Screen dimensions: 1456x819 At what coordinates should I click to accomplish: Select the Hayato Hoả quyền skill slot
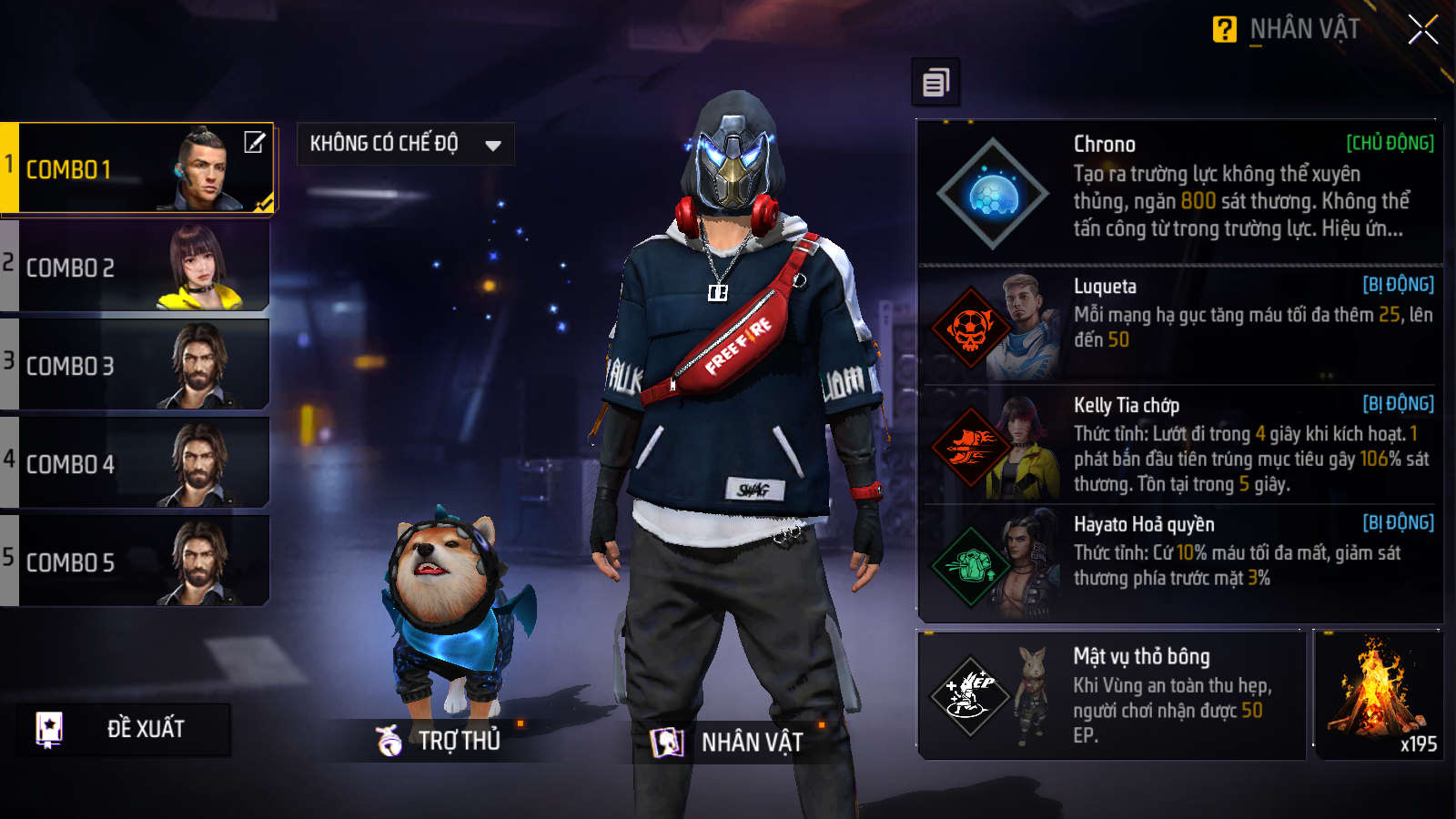tap(1179, 562)
